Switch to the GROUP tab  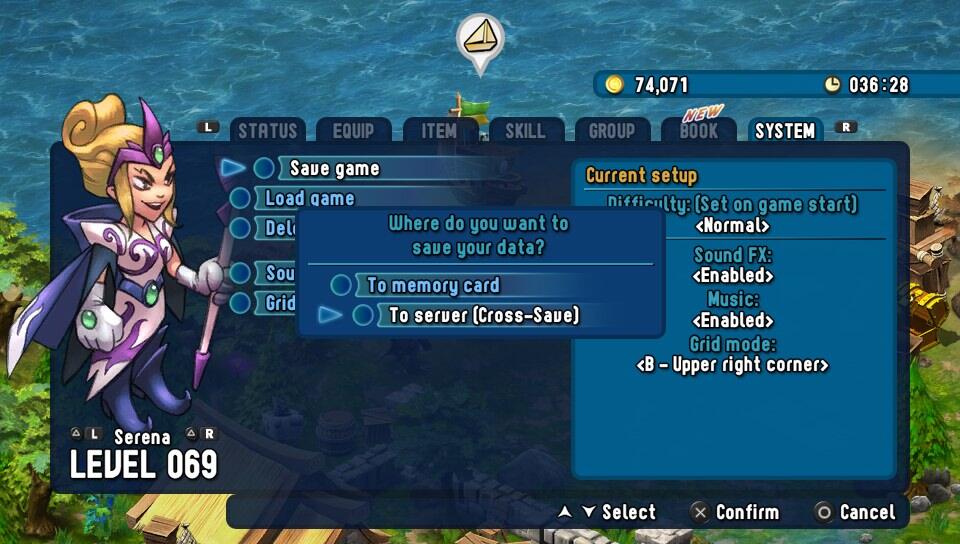click(x=611, y=131)
